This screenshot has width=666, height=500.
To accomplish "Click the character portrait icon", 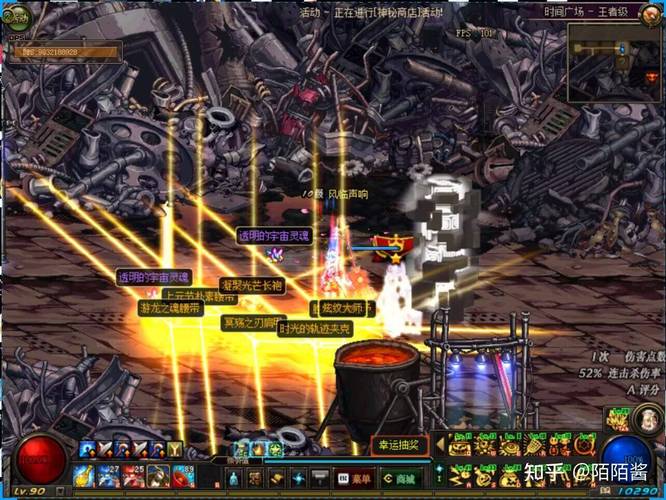I will click(618, 419).
